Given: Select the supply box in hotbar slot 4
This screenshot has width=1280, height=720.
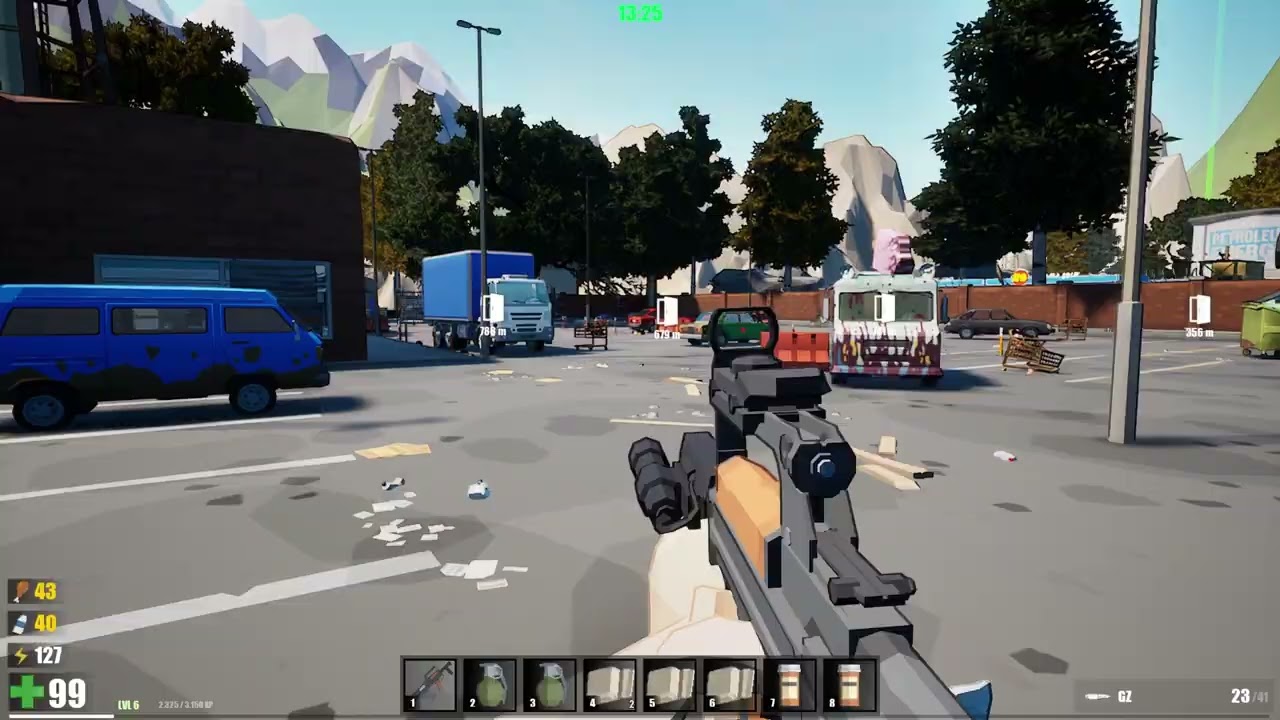Looking at the screenshot, I should point(610,684).
